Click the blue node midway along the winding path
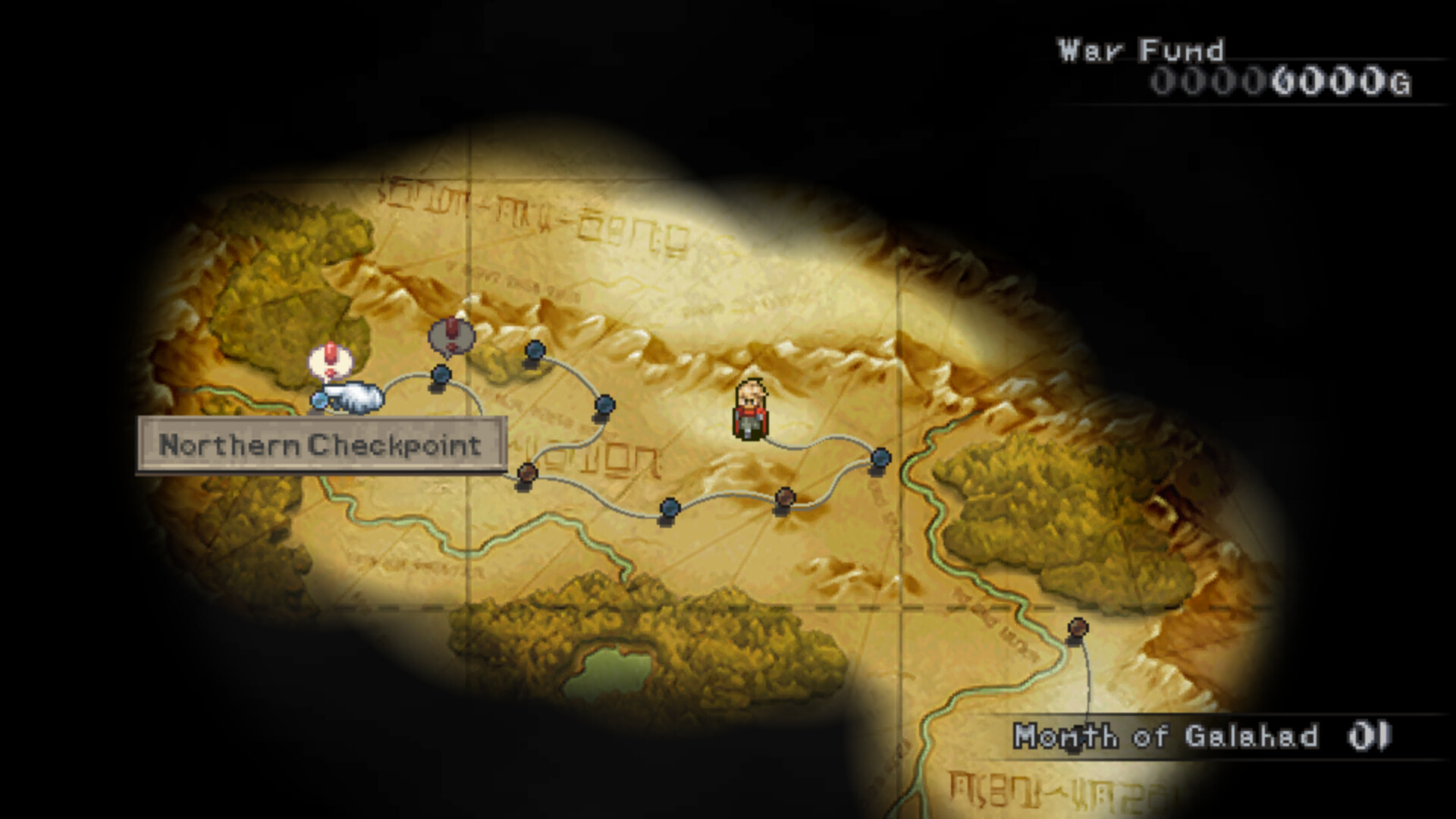This screenshot has width=1456, height=819. pyautogui.click(x=604, y=406)
